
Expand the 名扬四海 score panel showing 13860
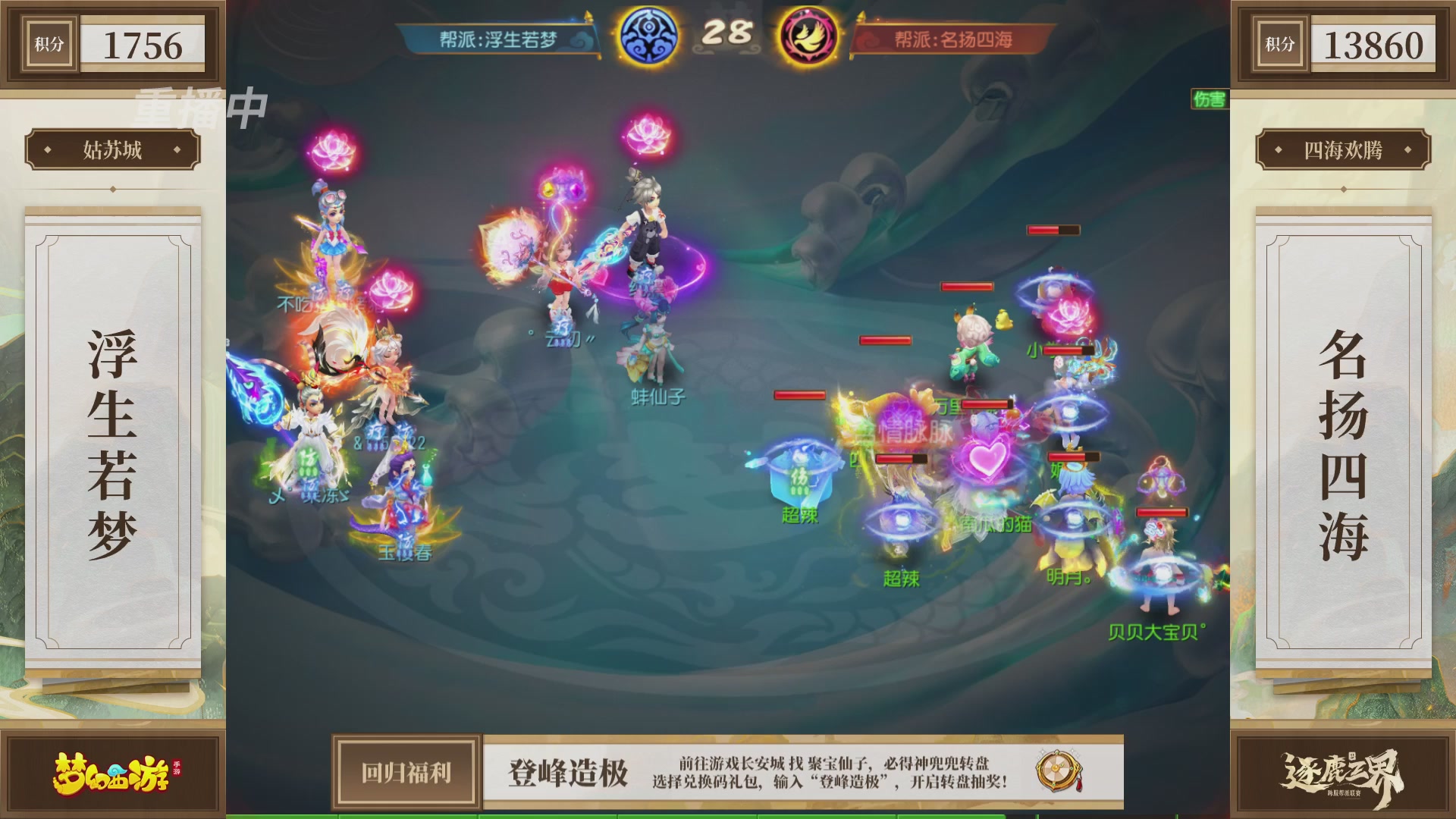pyautogui.click(x=1344, y=44)
